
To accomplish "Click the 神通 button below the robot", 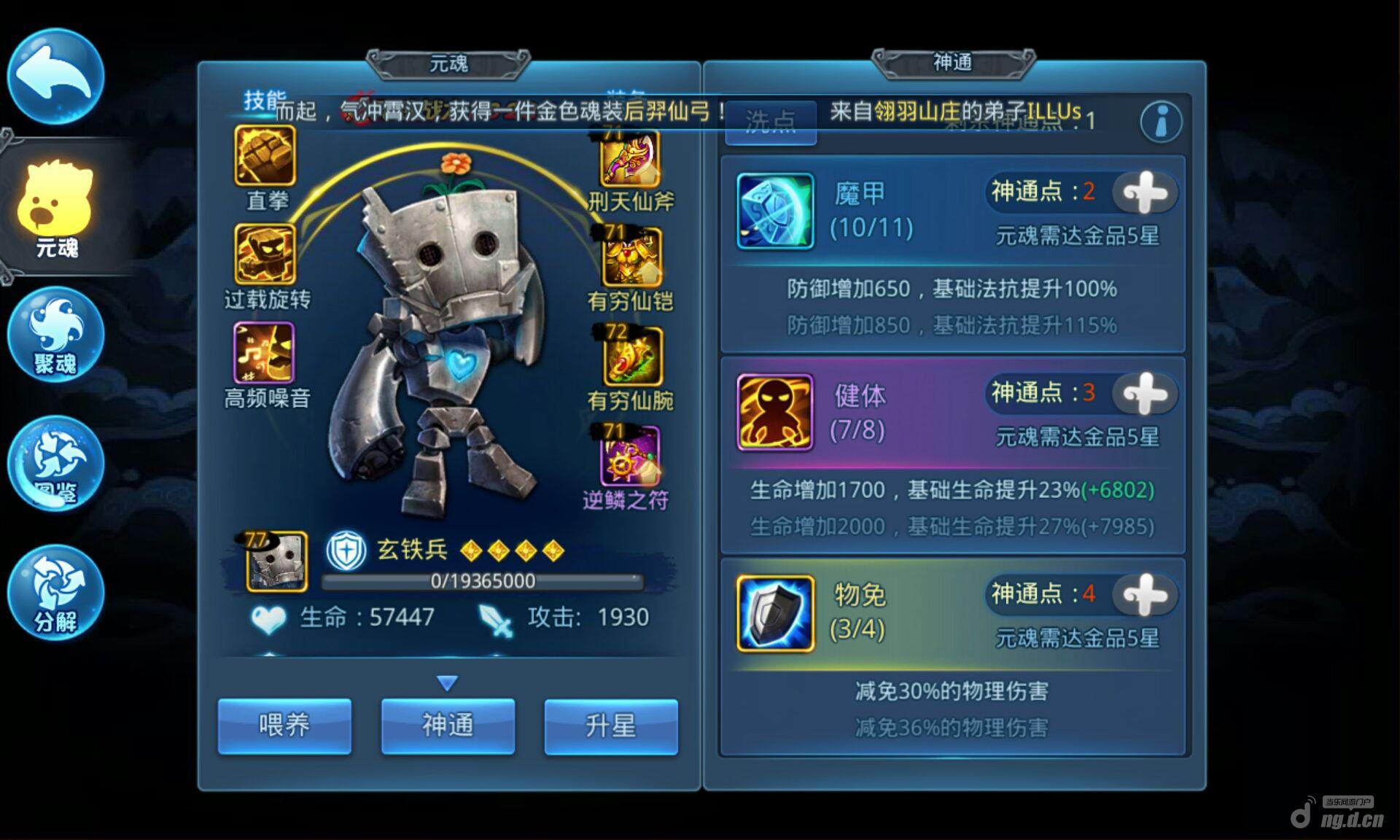I will coord(448,726).
